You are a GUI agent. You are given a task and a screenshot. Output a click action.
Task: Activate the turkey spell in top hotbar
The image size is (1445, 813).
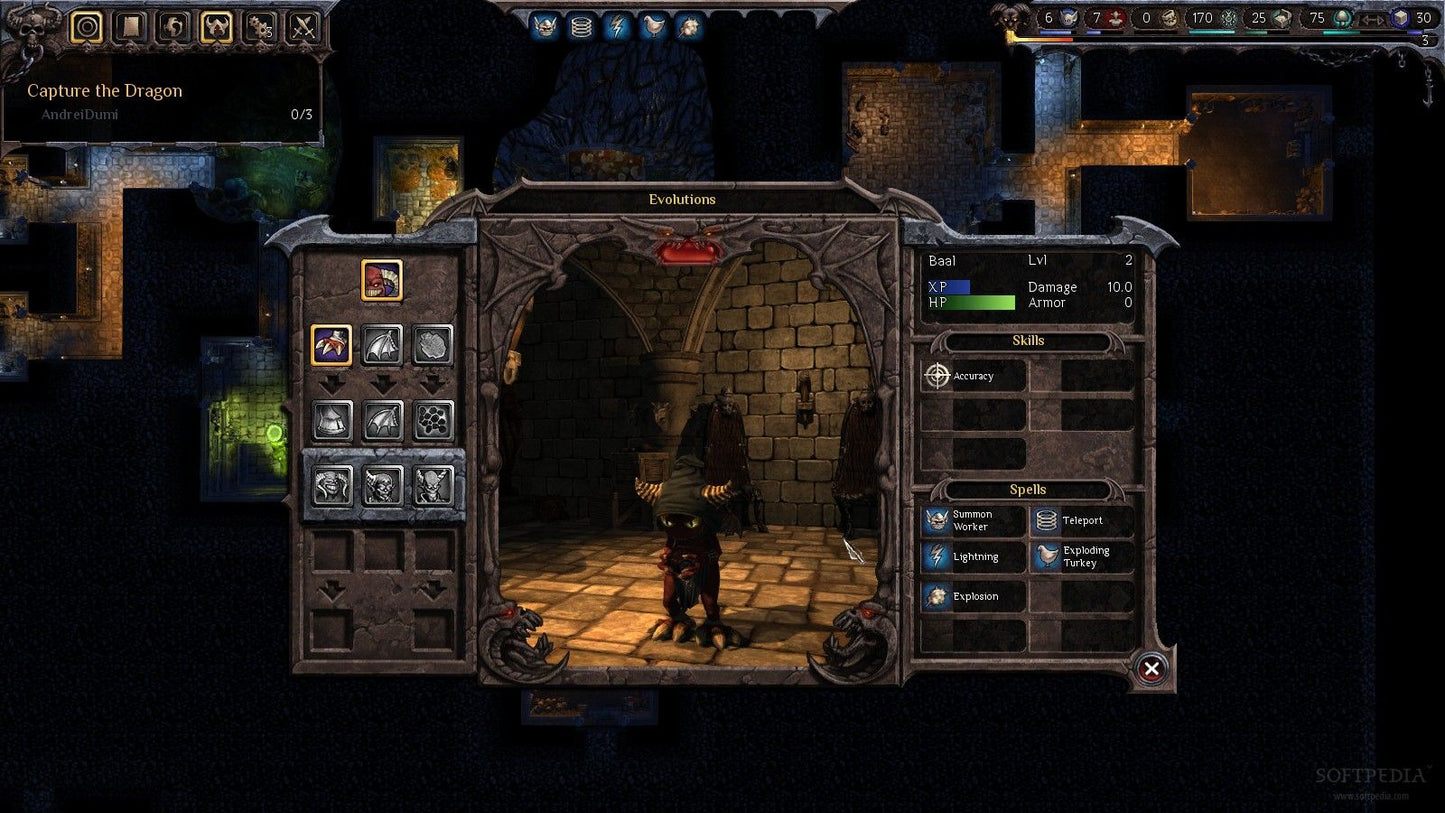[x=653, y=27]
